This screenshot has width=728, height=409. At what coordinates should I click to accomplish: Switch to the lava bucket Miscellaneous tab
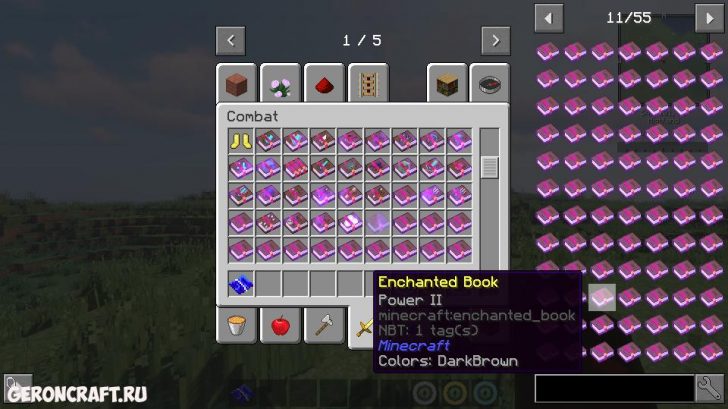(236, 325)
